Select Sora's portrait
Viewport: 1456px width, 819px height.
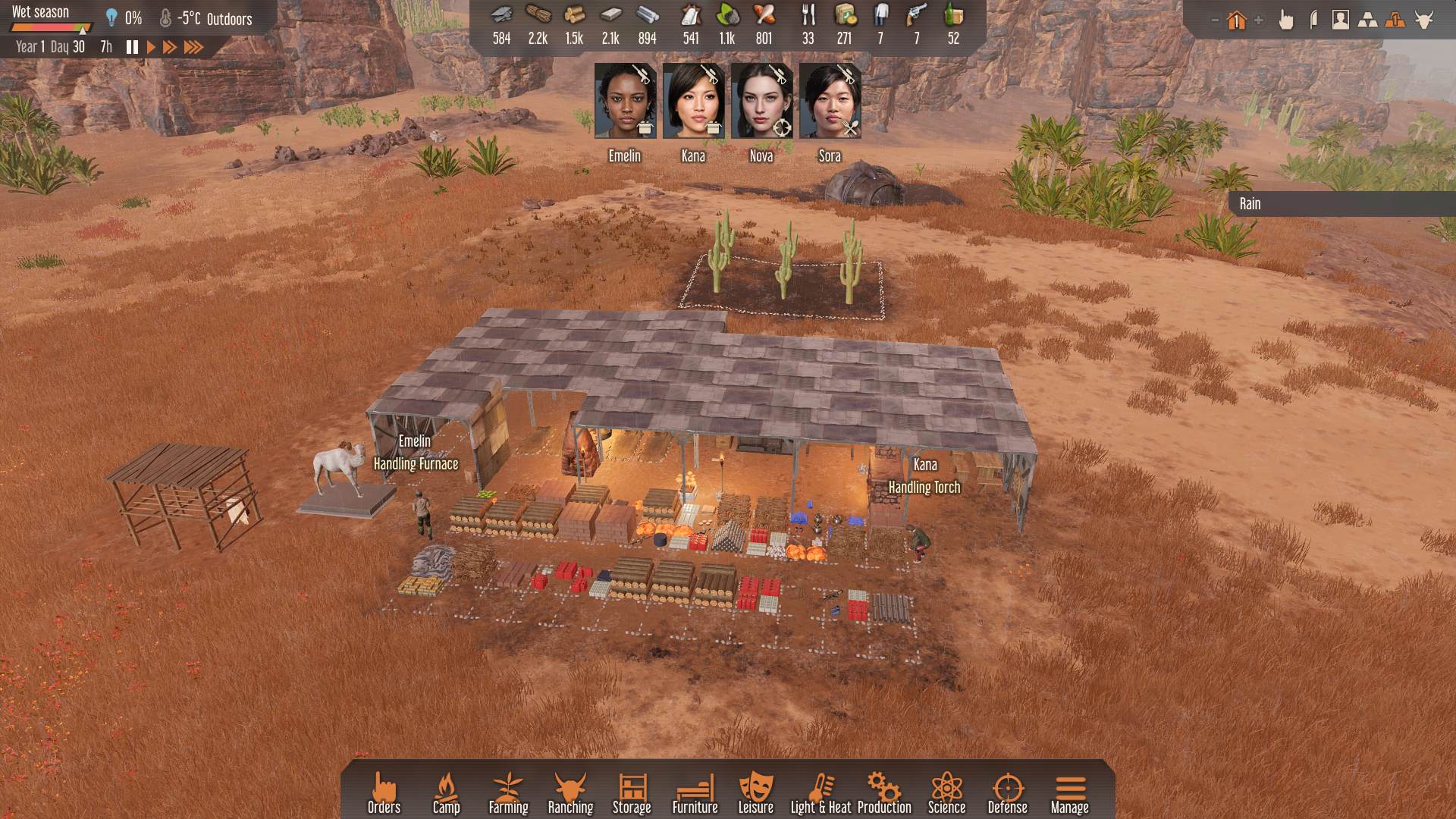click(830, 102)
